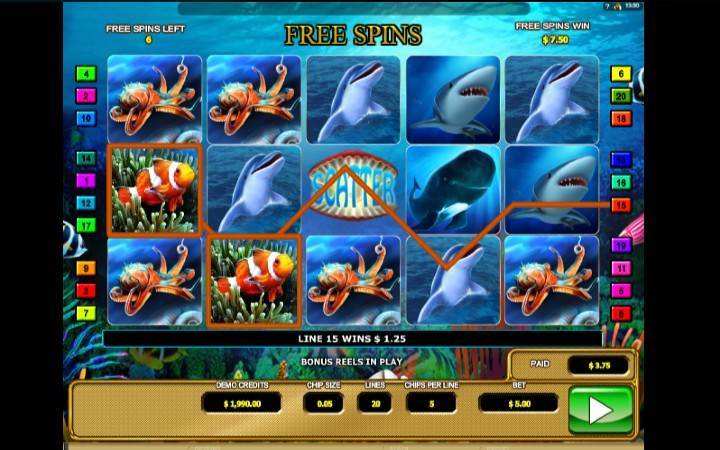Select the Chip Size value box
This screenshot has height=450, width=720.
pos(322,402)
